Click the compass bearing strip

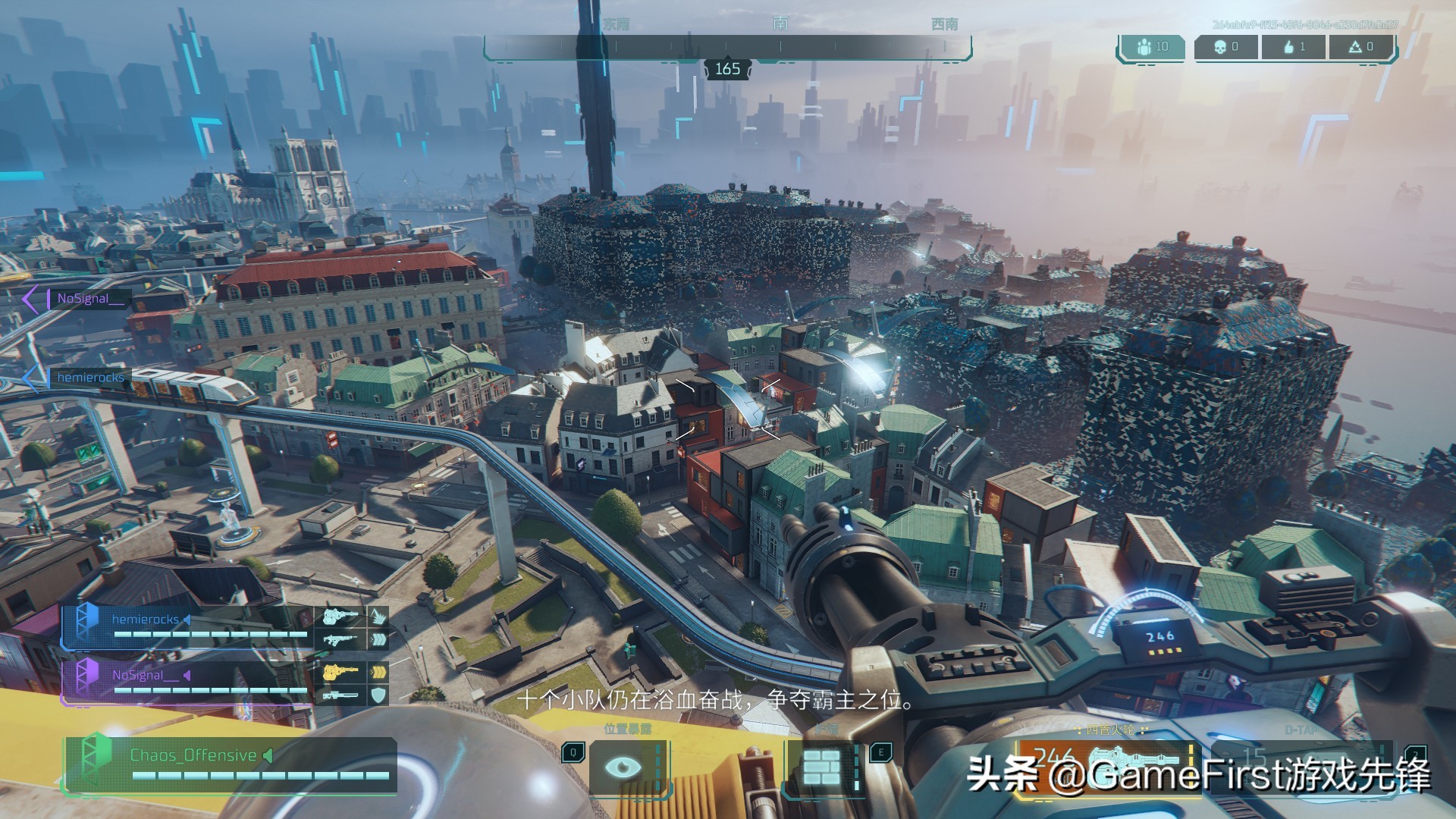click(x=726, y=47)
